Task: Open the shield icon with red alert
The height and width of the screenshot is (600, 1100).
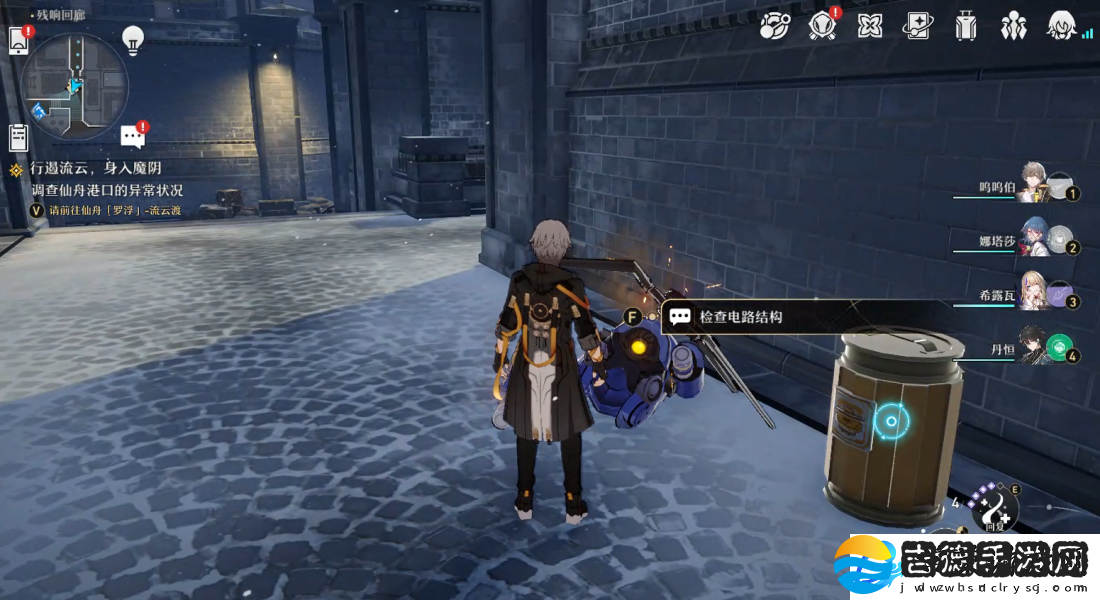Action: pos(822,26)
